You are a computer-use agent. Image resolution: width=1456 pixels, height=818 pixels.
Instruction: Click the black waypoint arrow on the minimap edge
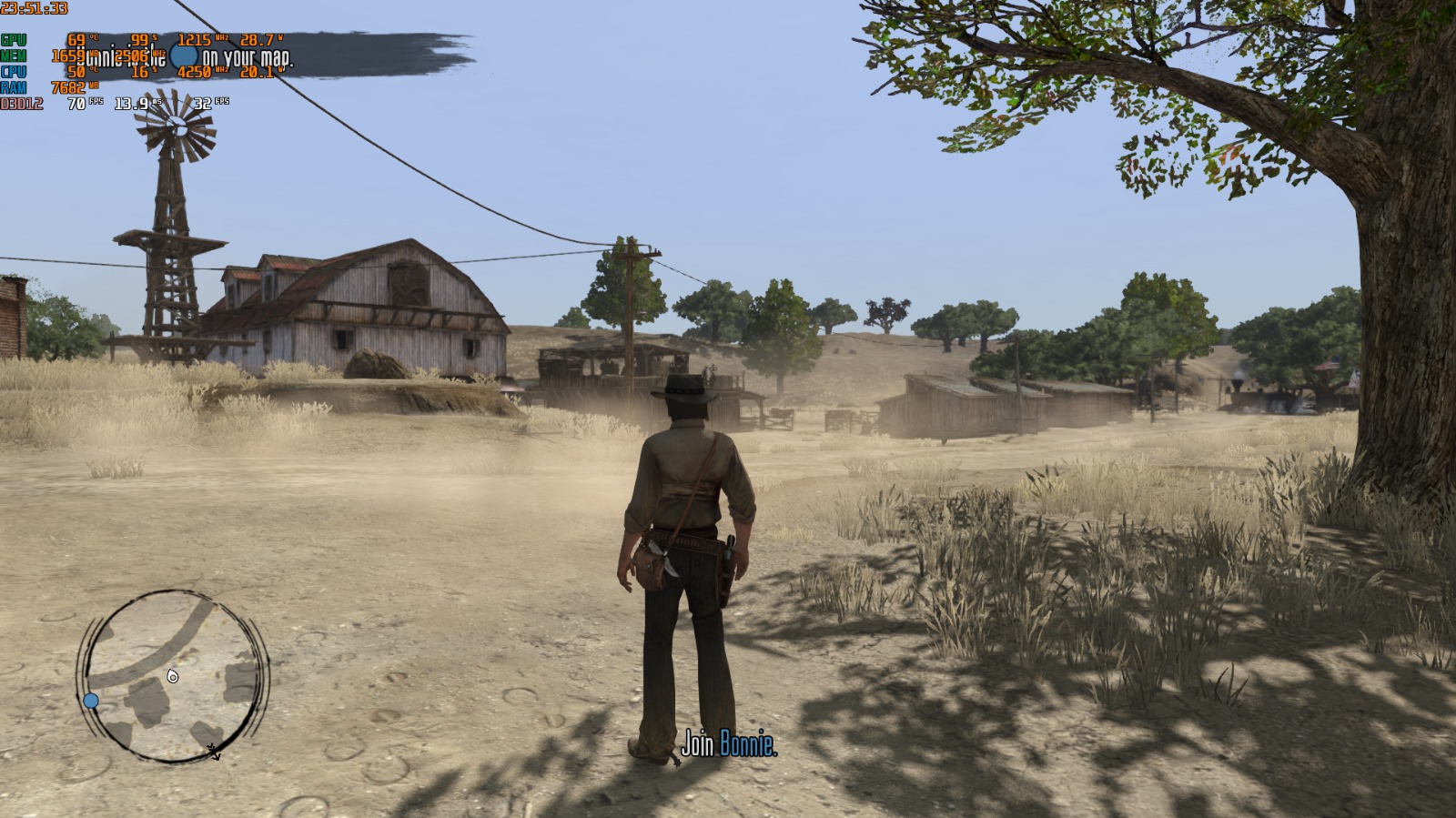click(216, 752)
